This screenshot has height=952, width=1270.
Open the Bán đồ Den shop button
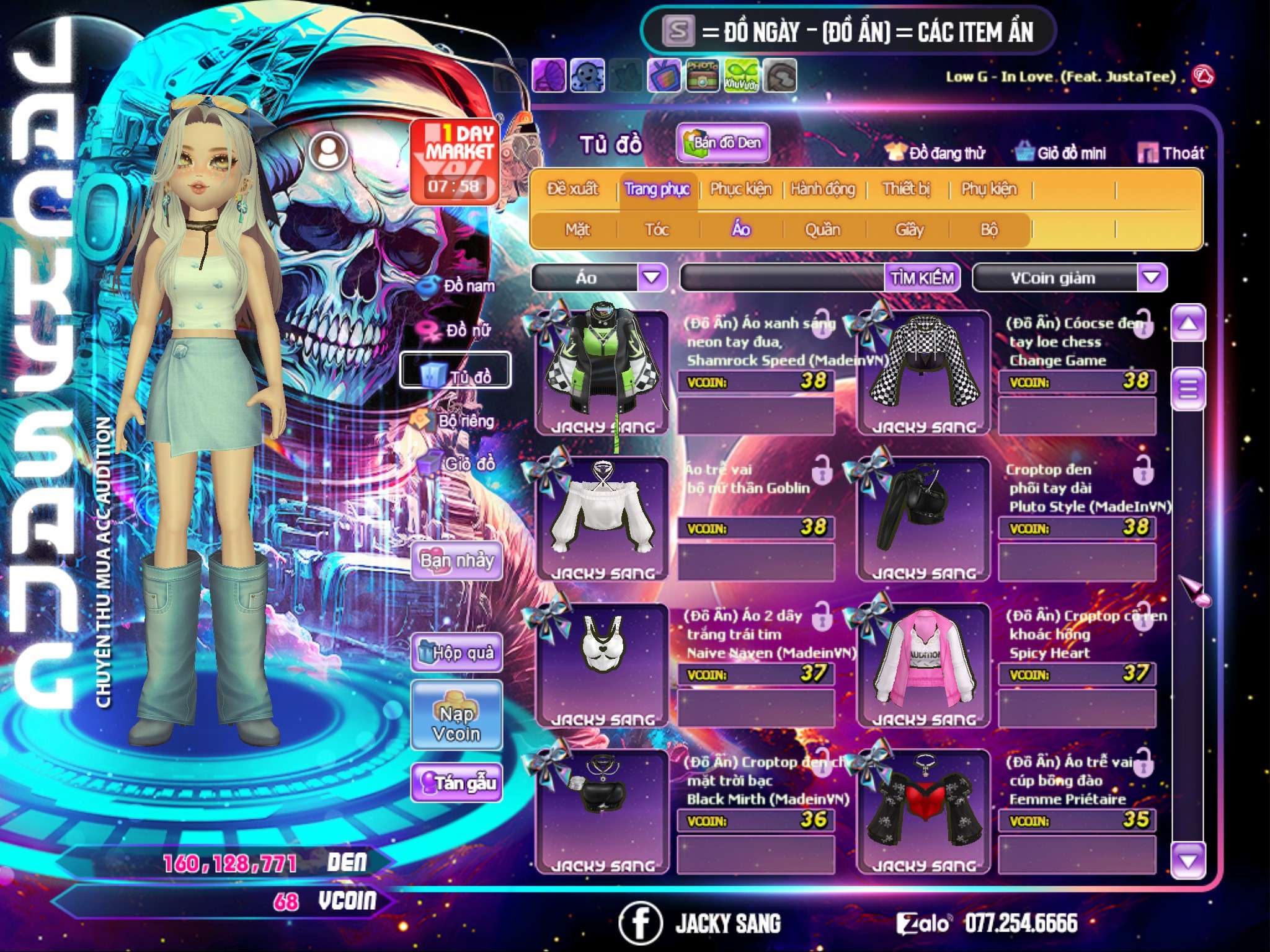coord(722,143)
